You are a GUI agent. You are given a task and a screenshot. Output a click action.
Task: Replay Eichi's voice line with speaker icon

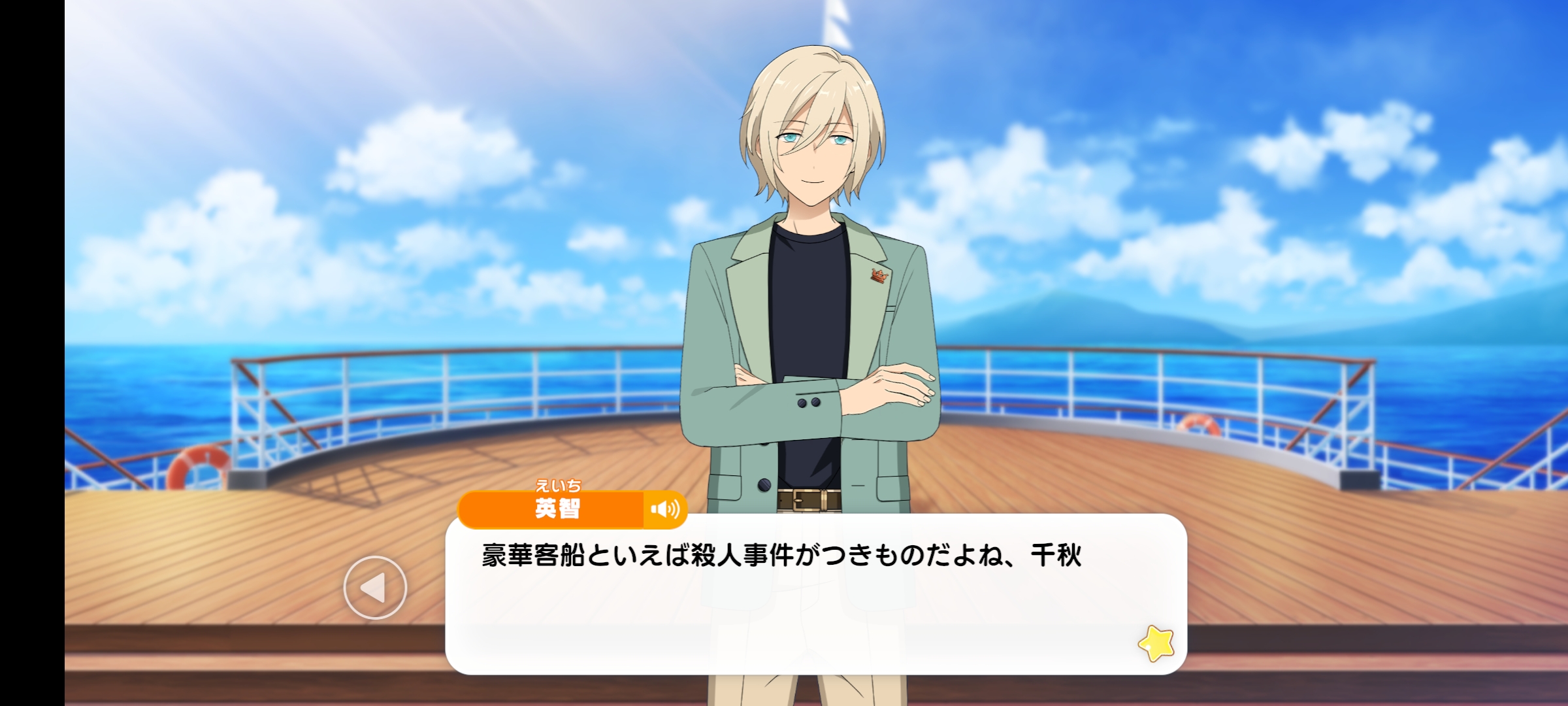tap(665, 509)
